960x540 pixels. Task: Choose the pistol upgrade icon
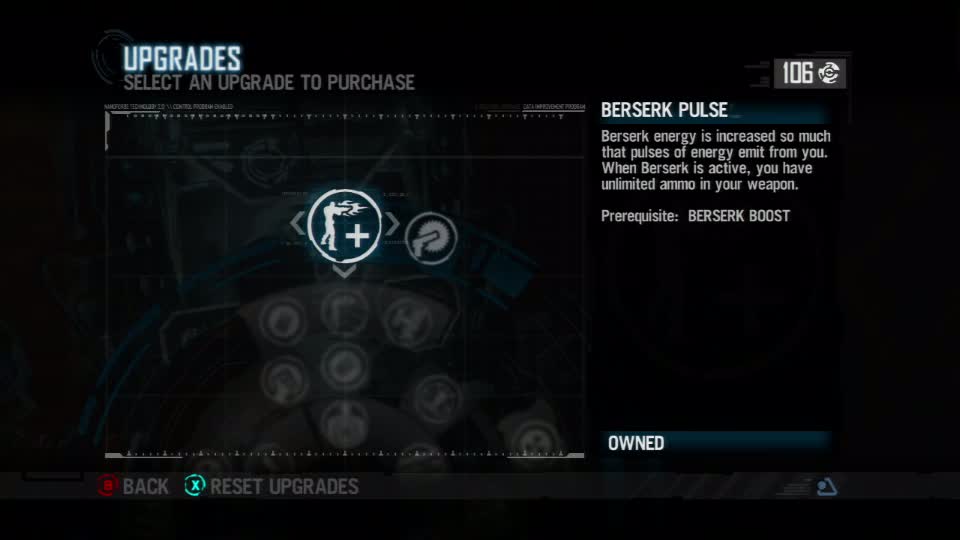(431, 237)
